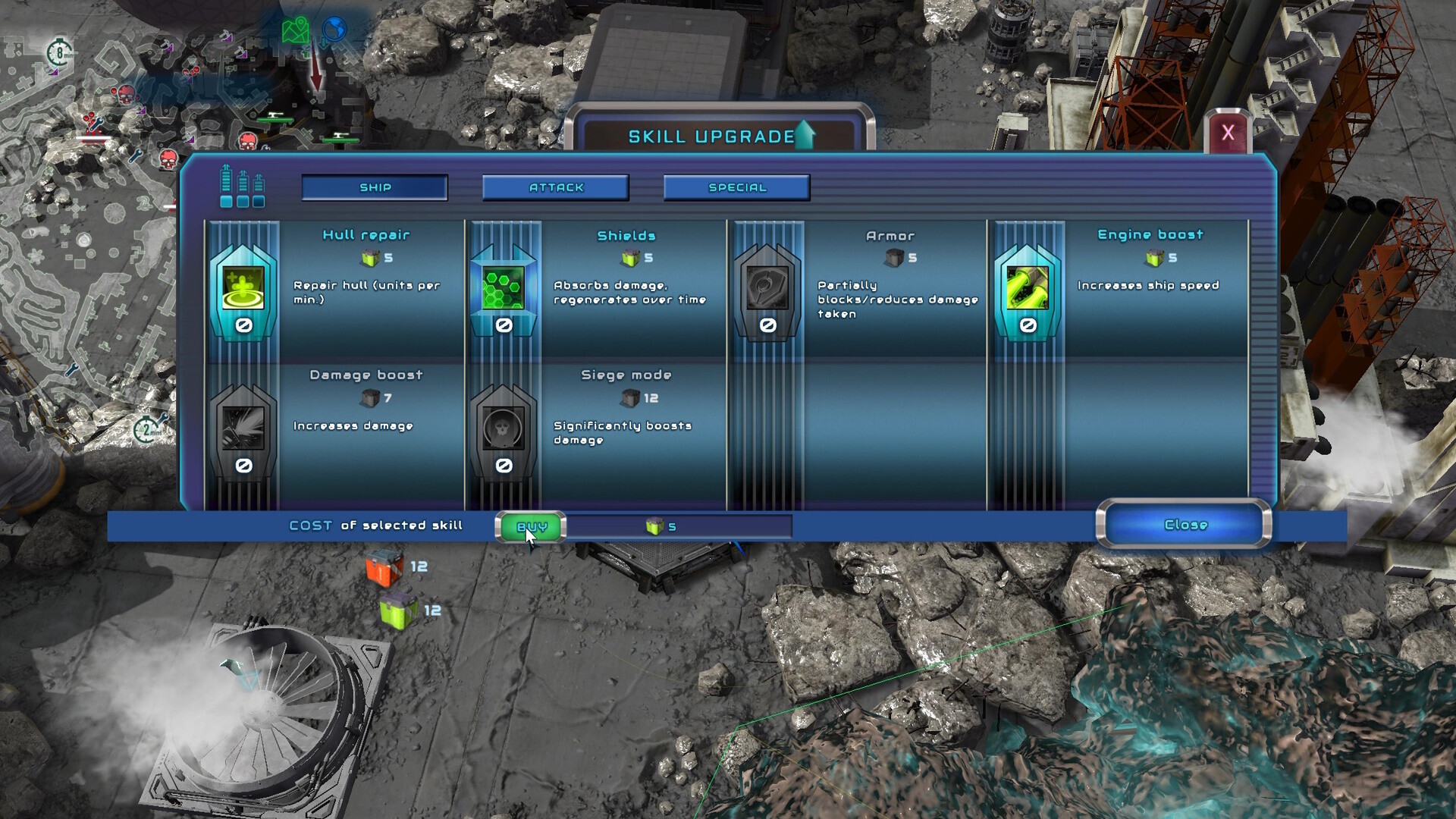Choose the Shields skill icon

click(504, 288)
